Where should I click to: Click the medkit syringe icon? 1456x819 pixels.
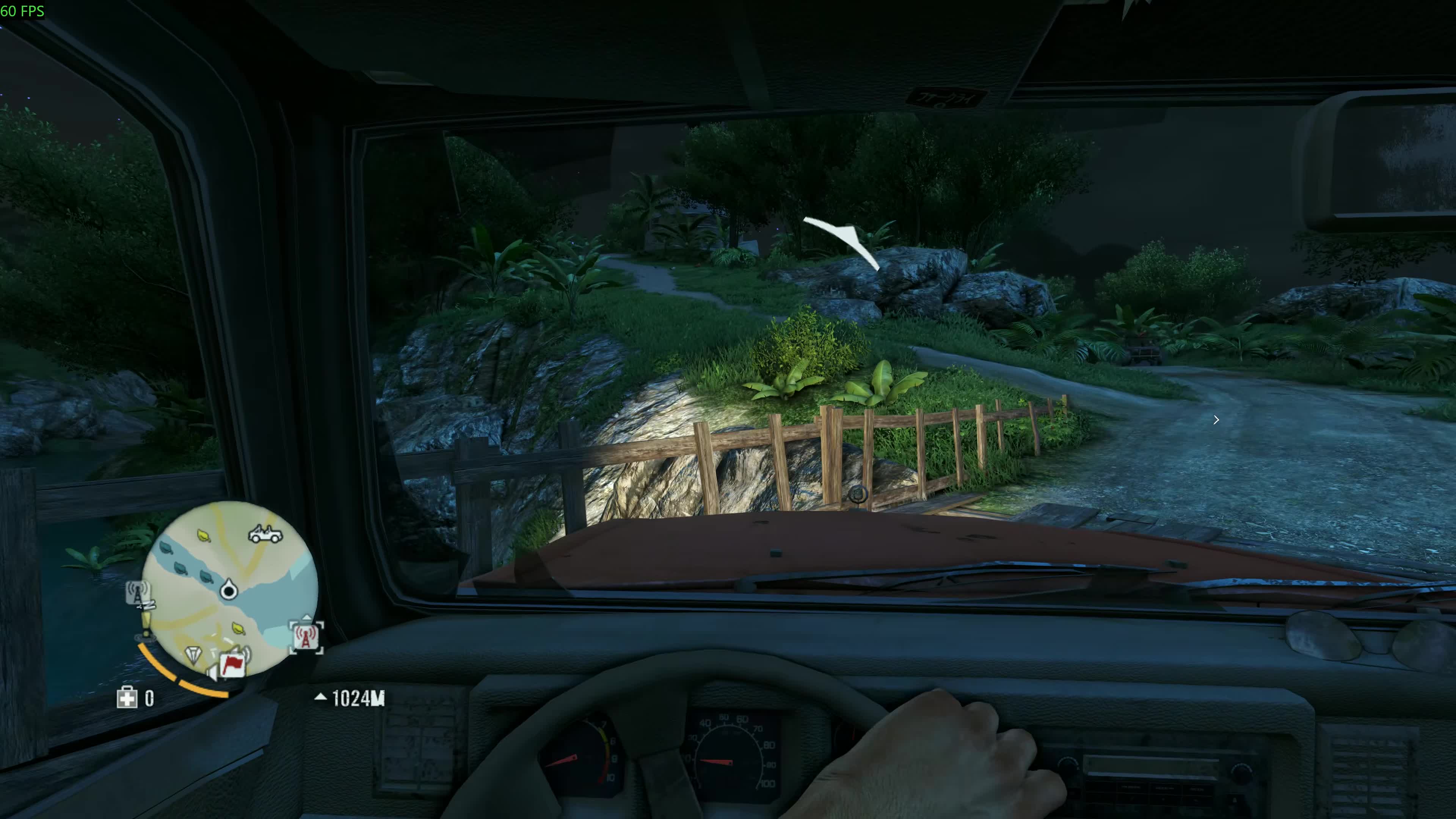pyautogui.click(x=127, y=698)
